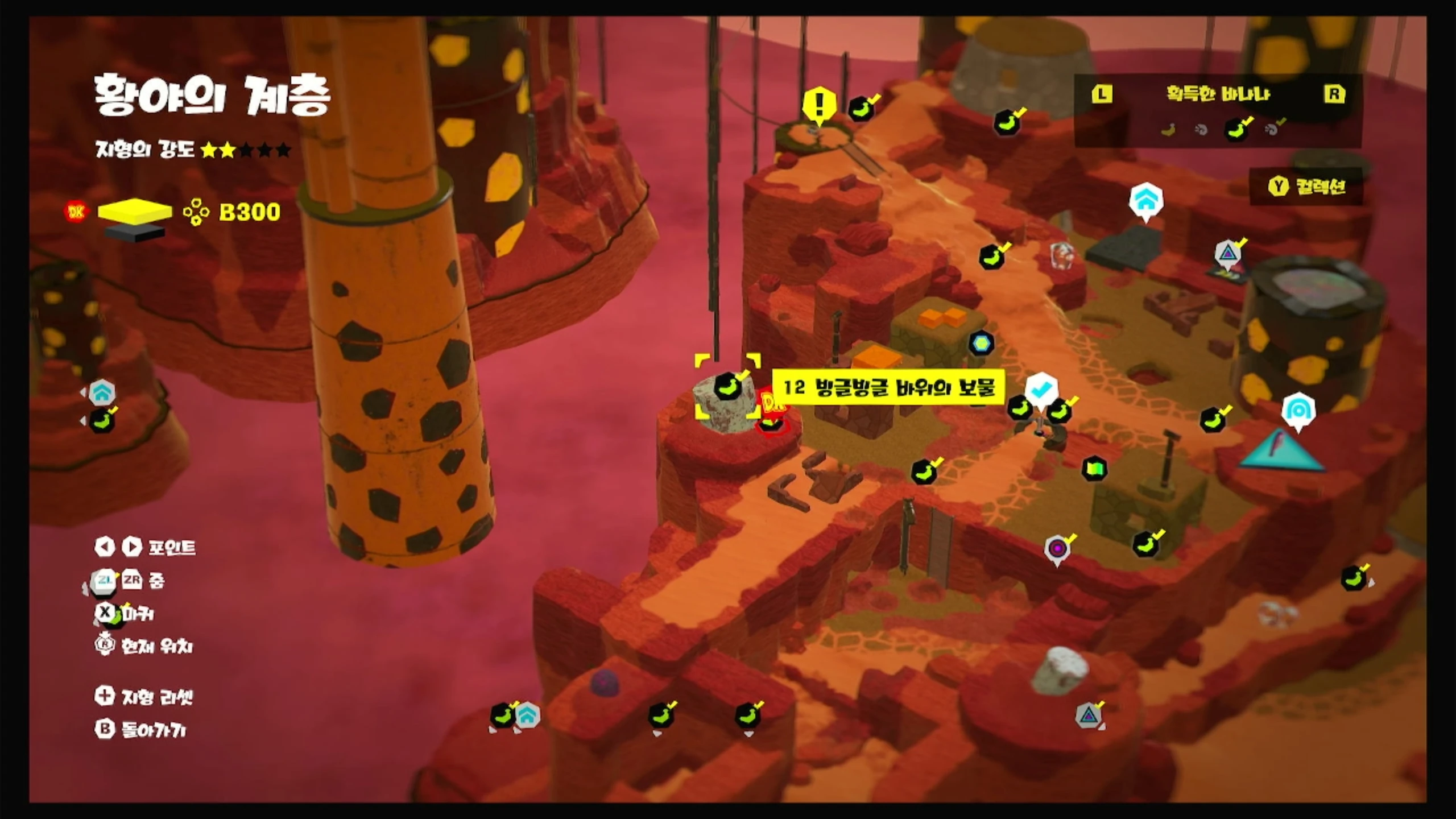This screenshot has width=1456, height=819.
Task: Switch to the uncollected banana filter
Action: 1168,130
